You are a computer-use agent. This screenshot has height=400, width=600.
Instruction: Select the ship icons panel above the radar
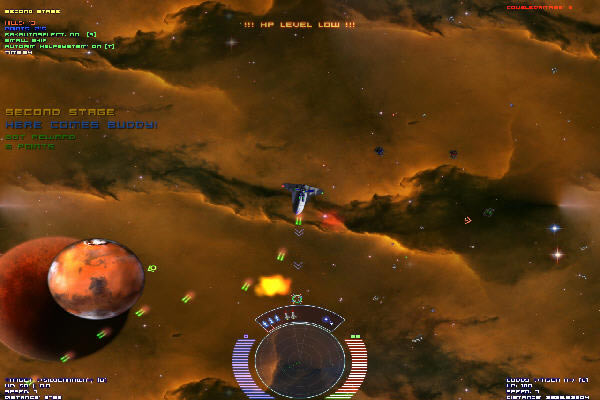pyautogui.click(x=299, y=319)
